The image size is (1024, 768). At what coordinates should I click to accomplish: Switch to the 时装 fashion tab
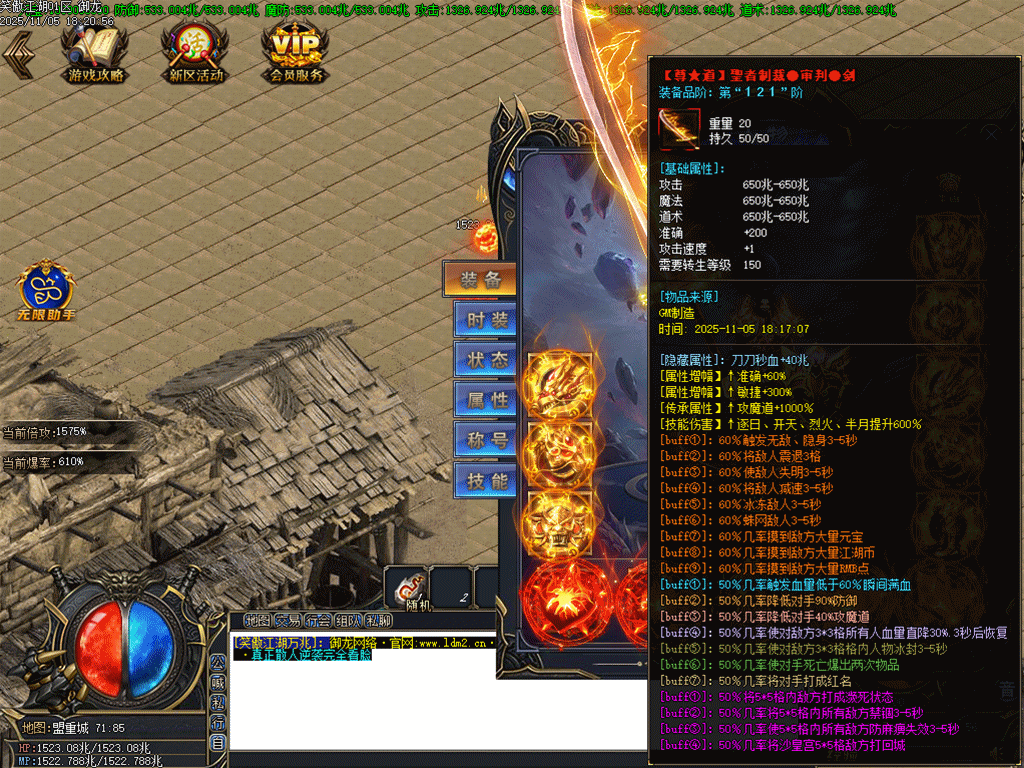[487, 320]
